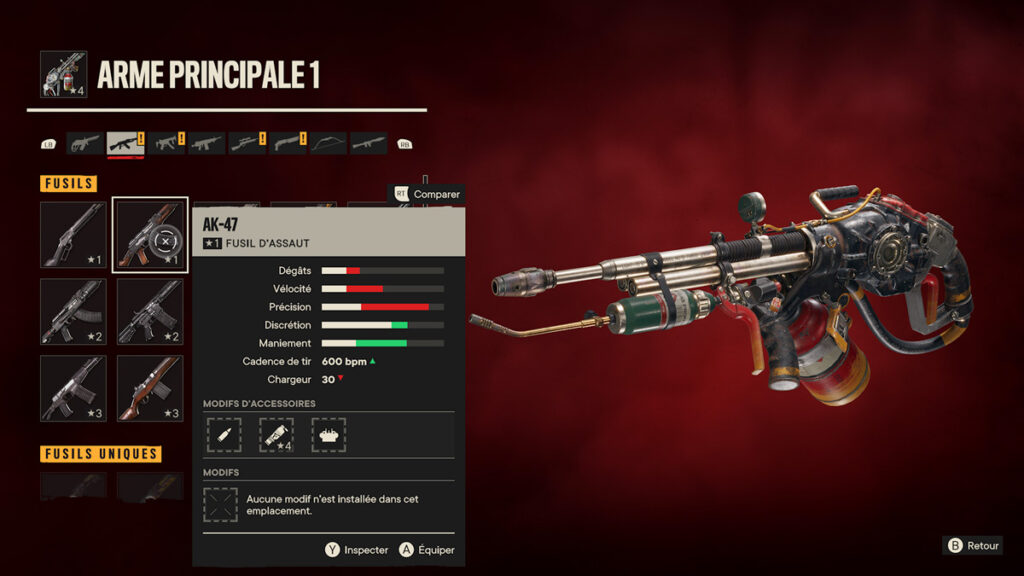Open the shotgun category tab
This screenshot has height=576, width=1024.
pyautogui.click(x=288, y=143)
